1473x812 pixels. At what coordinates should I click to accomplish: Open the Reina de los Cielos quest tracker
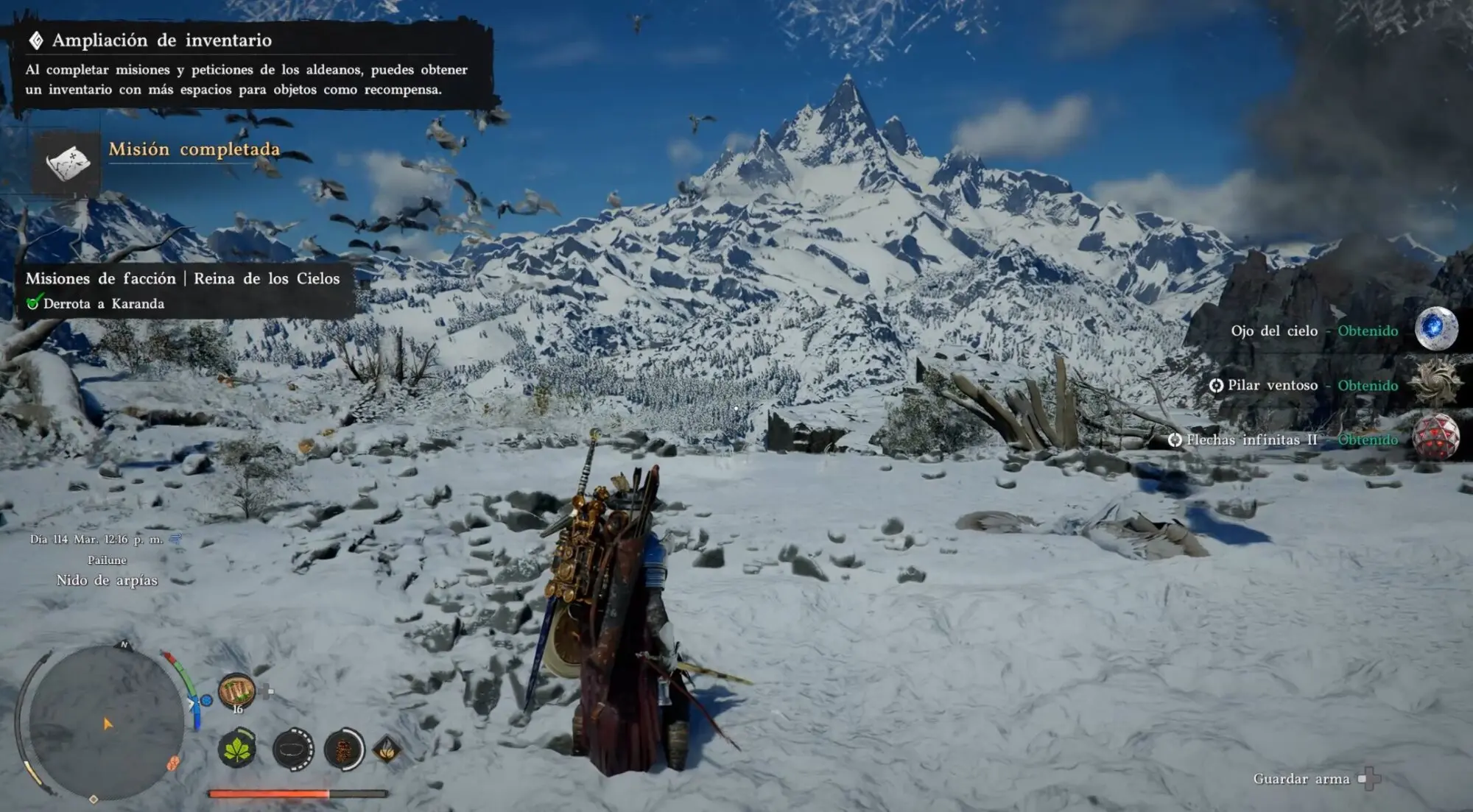[x=183, y=290]
